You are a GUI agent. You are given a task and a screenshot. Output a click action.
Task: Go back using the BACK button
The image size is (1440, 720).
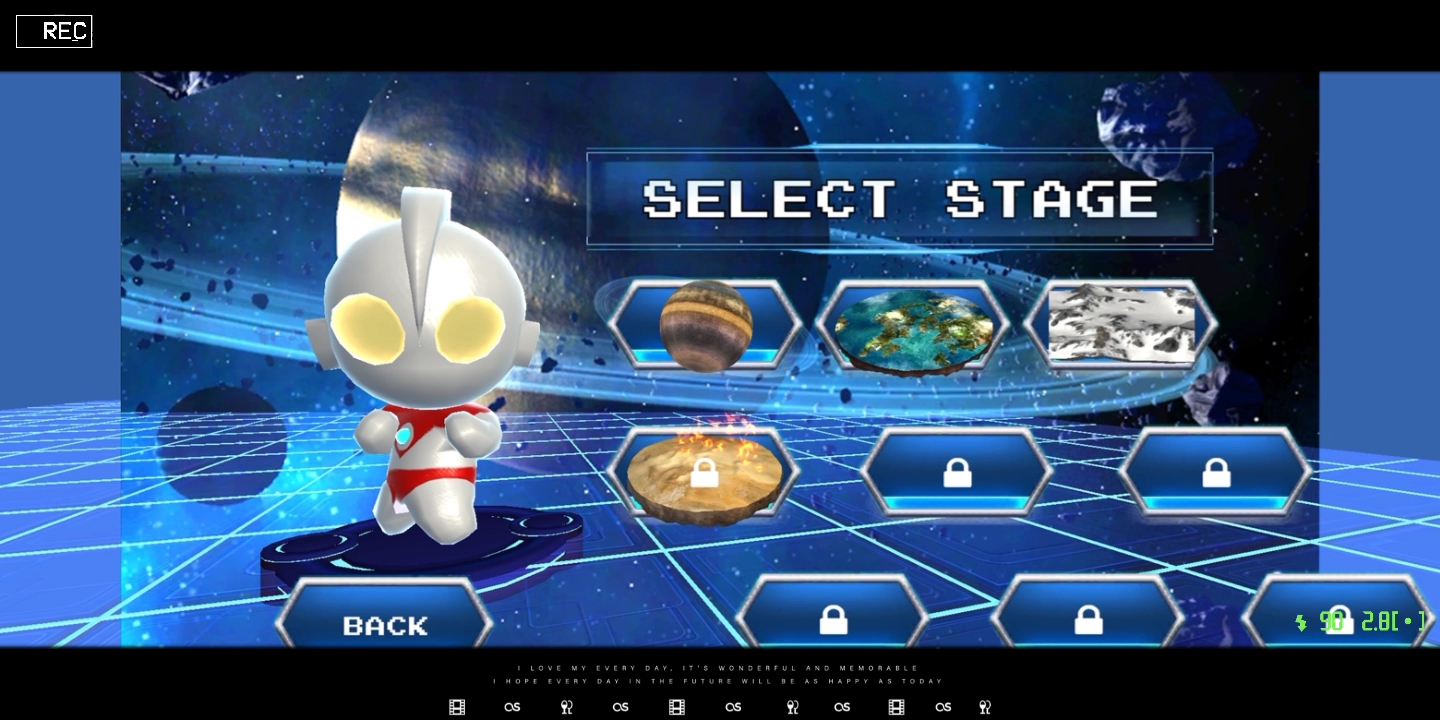(x=385, y=623)
